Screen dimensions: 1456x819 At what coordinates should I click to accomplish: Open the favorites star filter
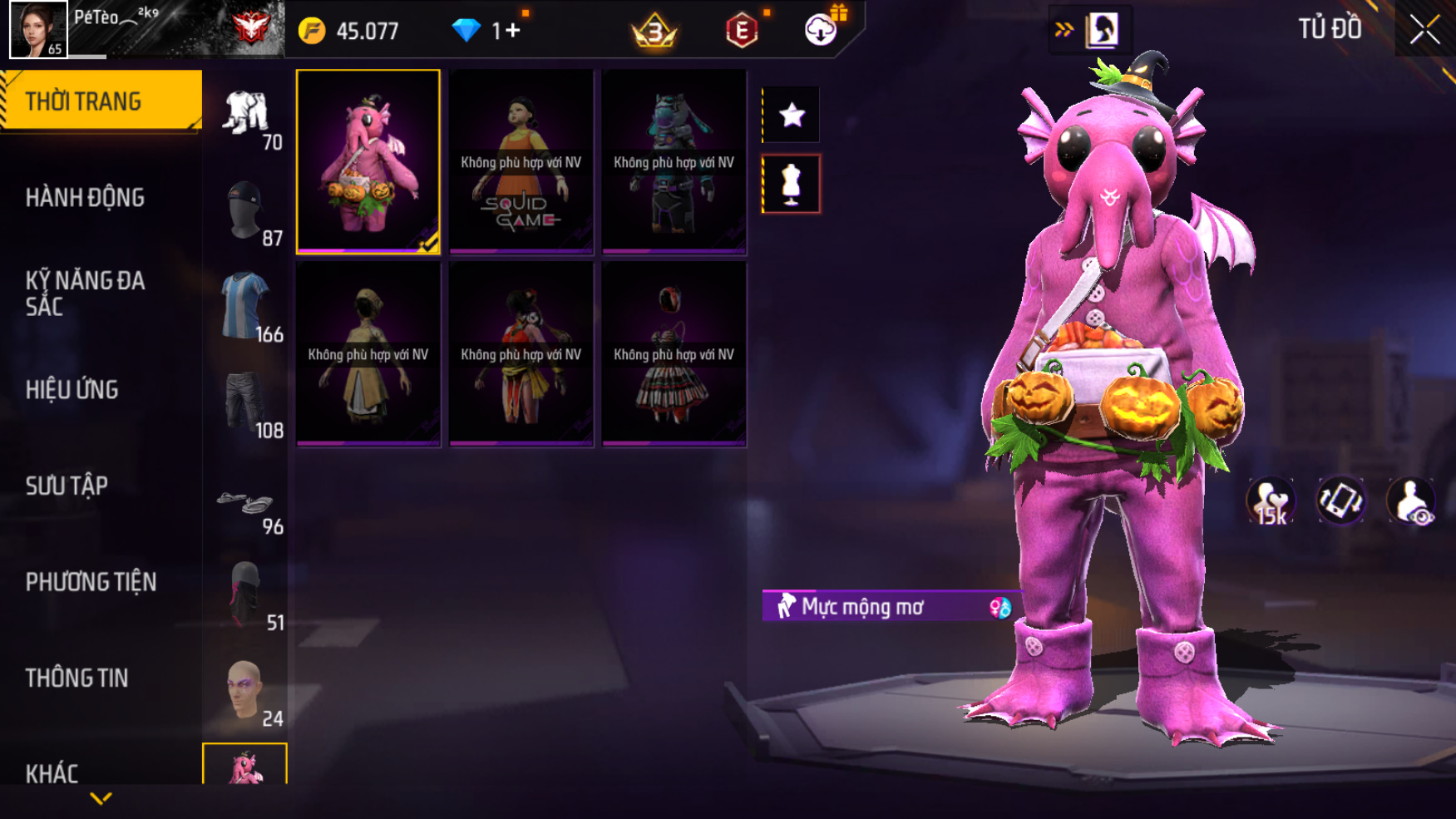pos(792,115)
